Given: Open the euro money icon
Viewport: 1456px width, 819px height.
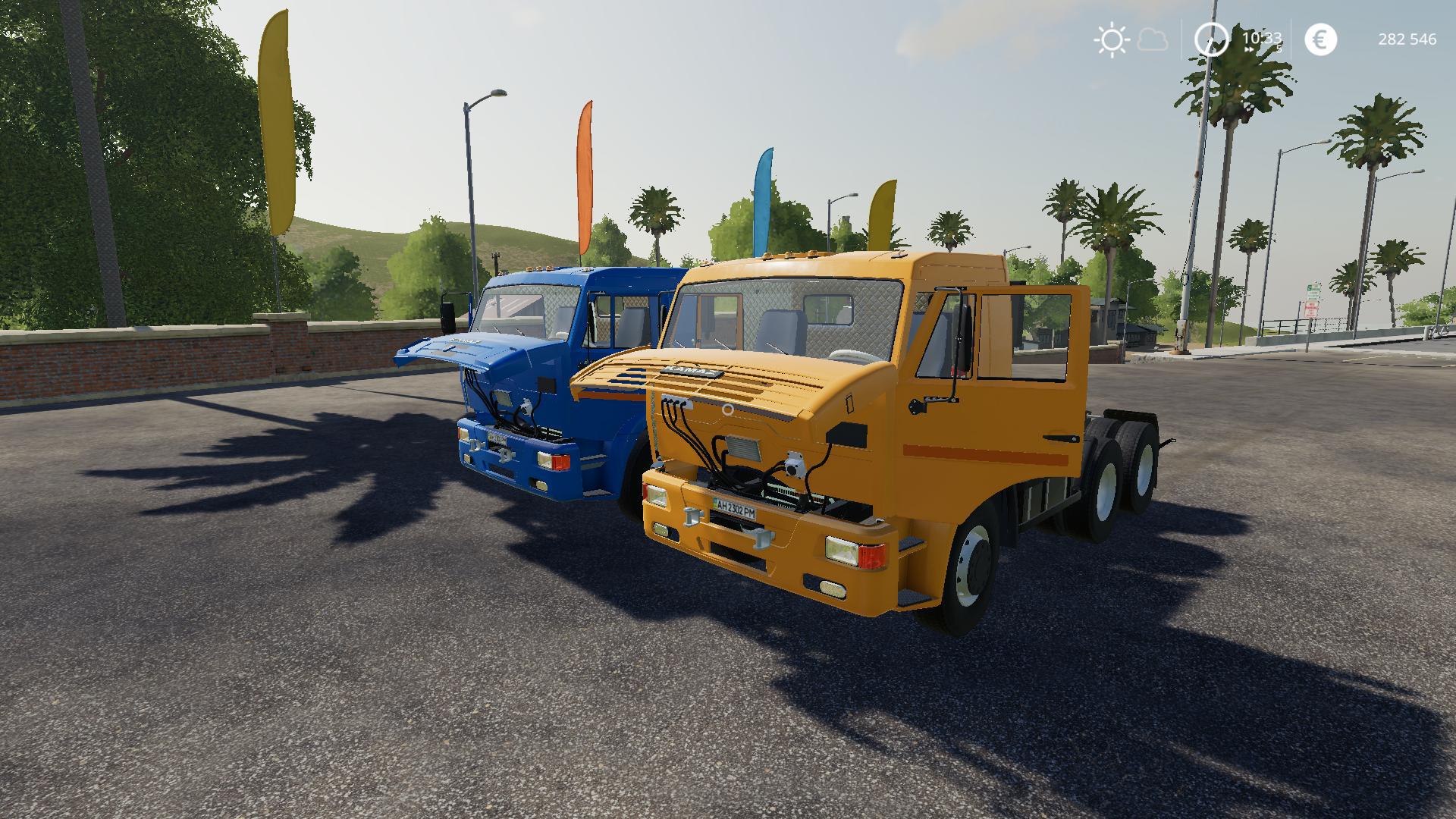Looking at the screenshot, I should (x=1320, y=39).
